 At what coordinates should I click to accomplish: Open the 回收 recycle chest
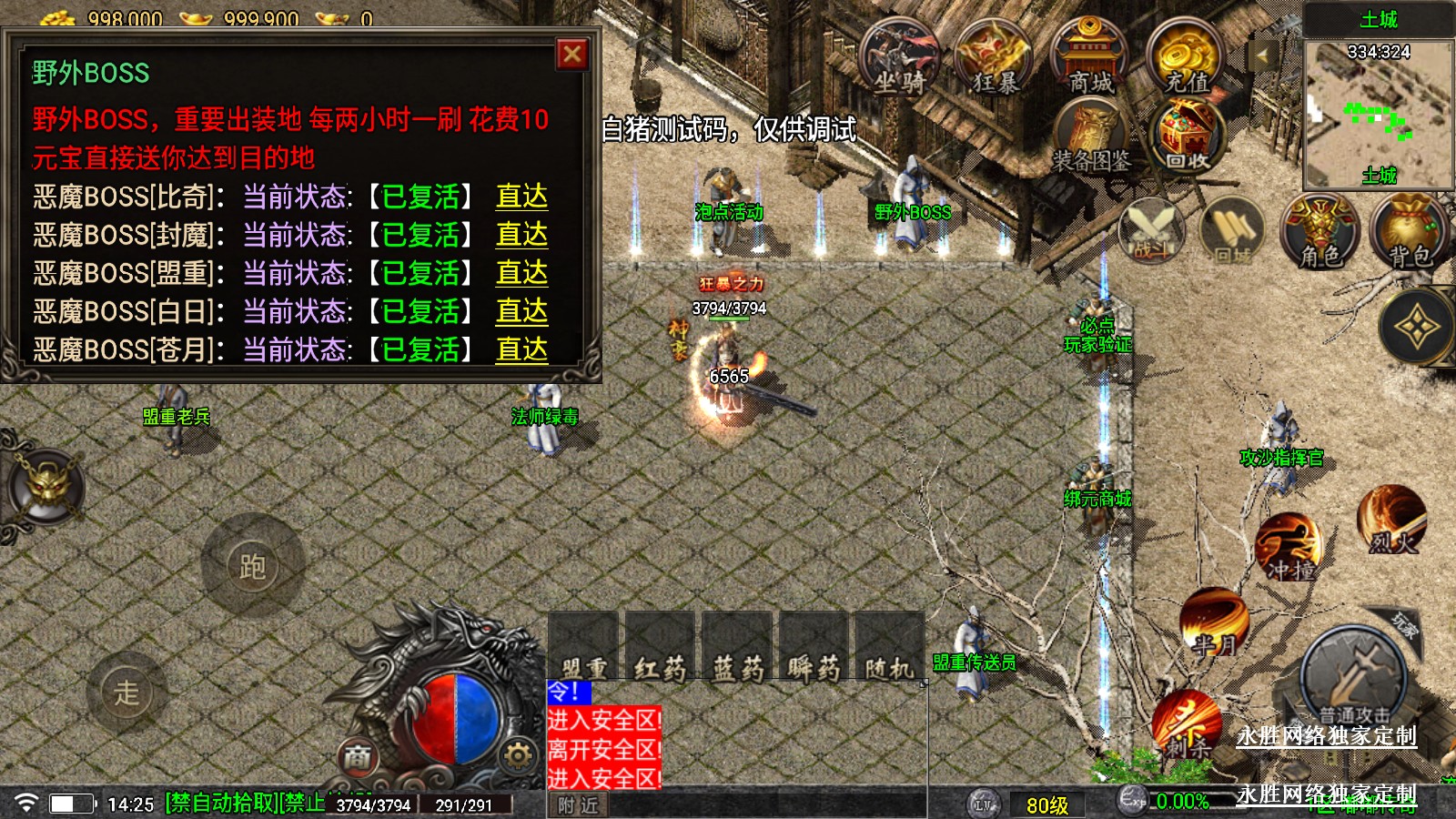click(x=1188, y=136)
